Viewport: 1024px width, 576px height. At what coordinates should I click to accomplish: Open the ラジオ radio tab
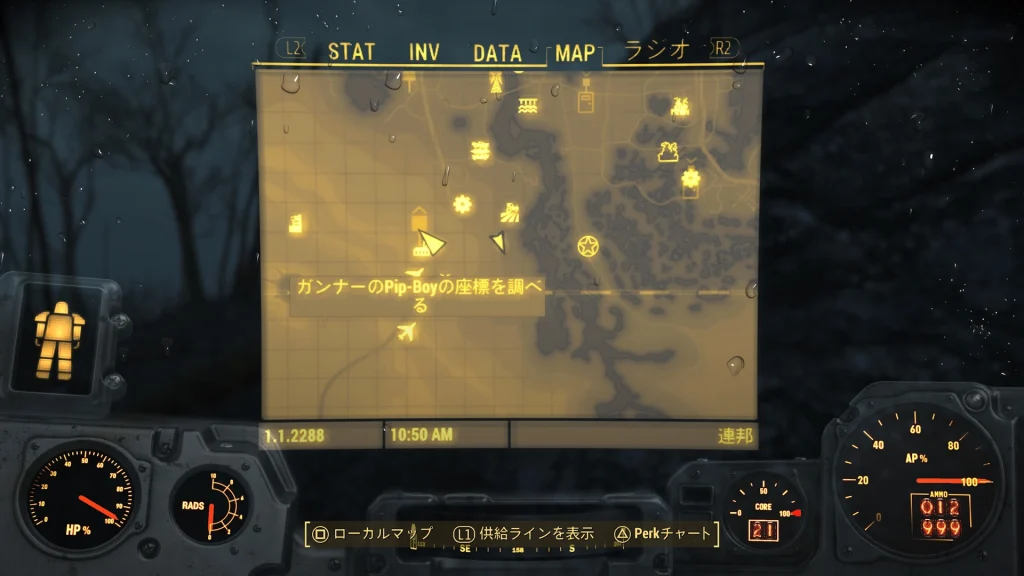pyautogui.click(x=657, y=51)
